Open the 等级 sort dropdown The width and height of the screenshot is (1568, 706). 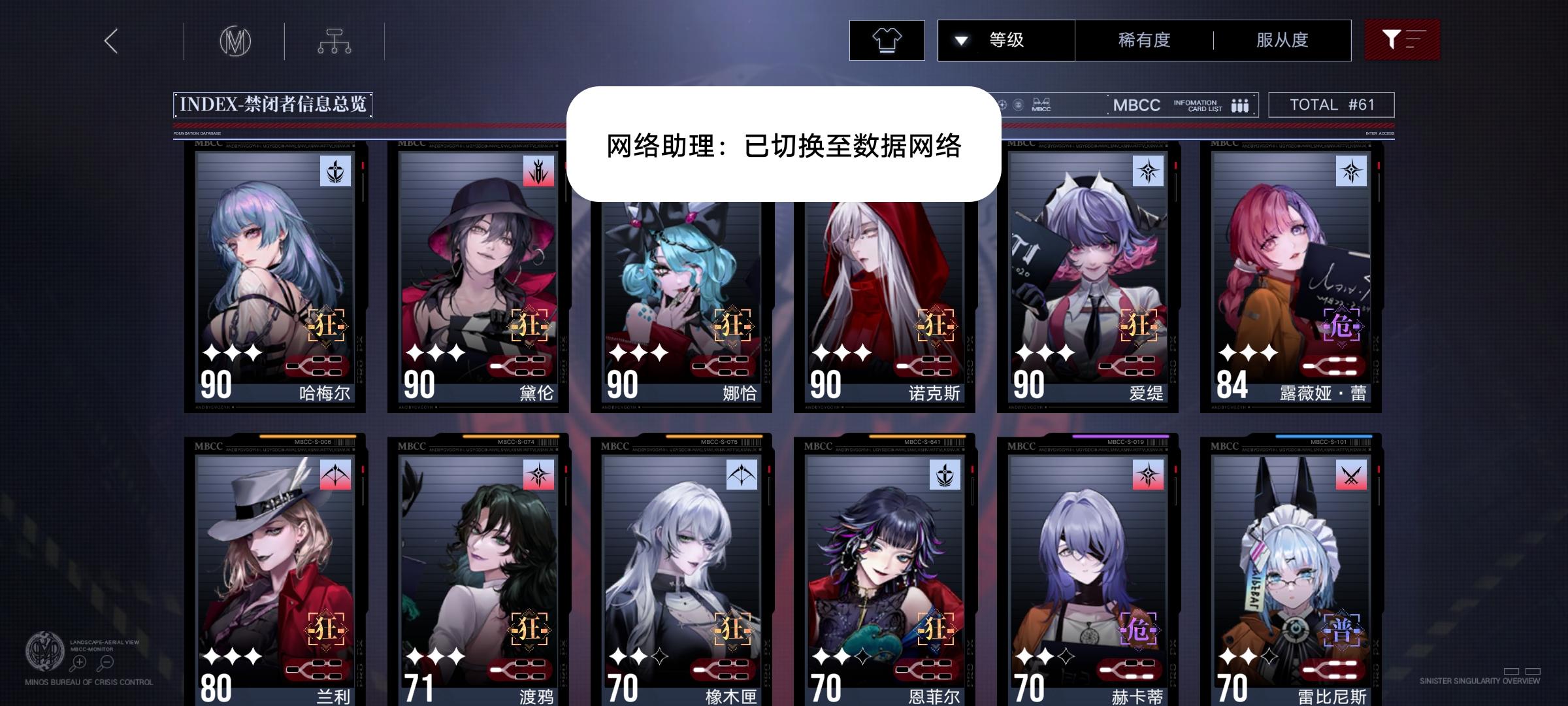(1006, 39)
